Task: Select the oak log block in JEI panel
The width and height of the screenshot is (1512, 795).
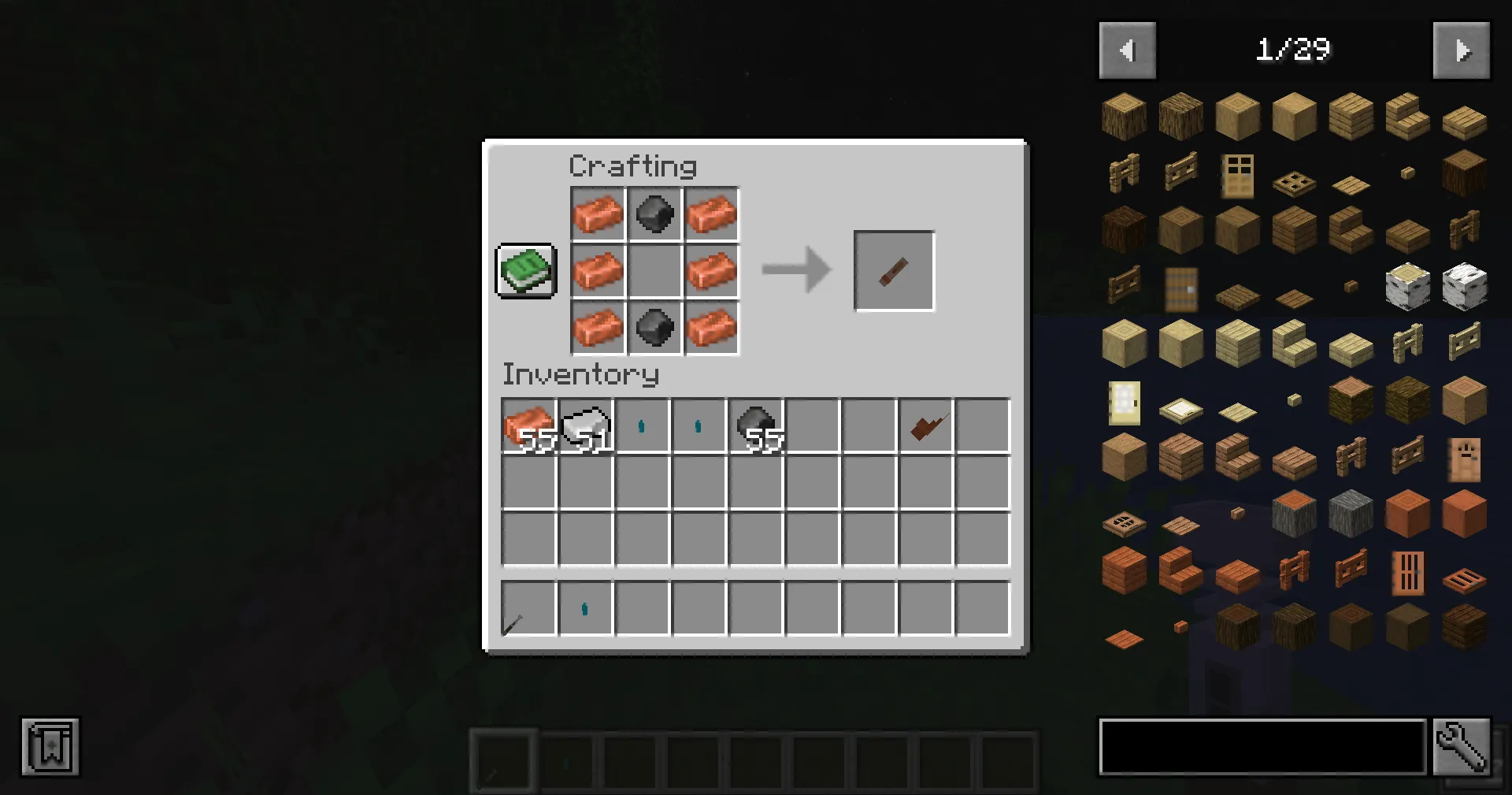Action: coord(1124,116)
